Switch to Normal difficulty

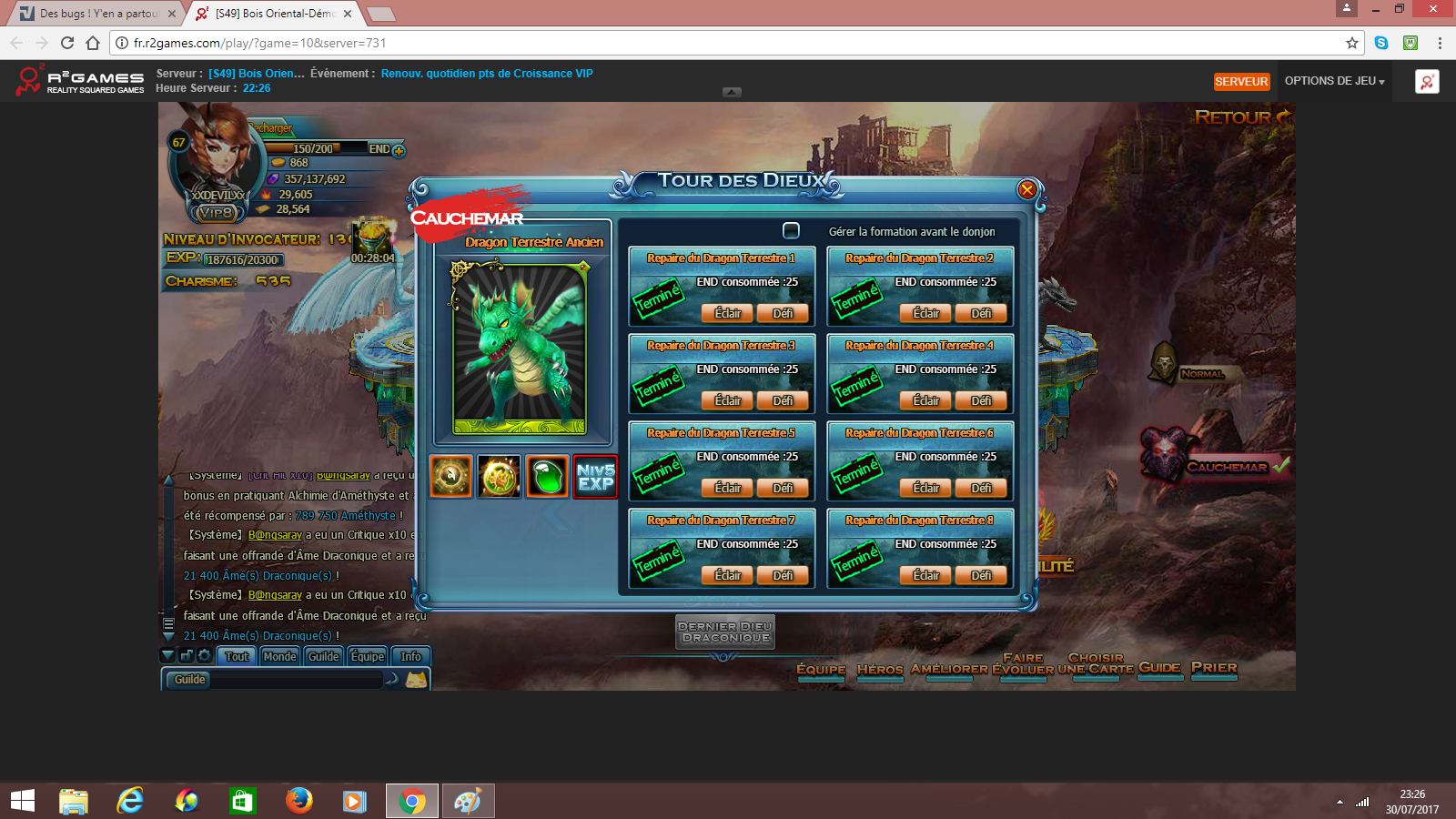(x=1201, y=373)
